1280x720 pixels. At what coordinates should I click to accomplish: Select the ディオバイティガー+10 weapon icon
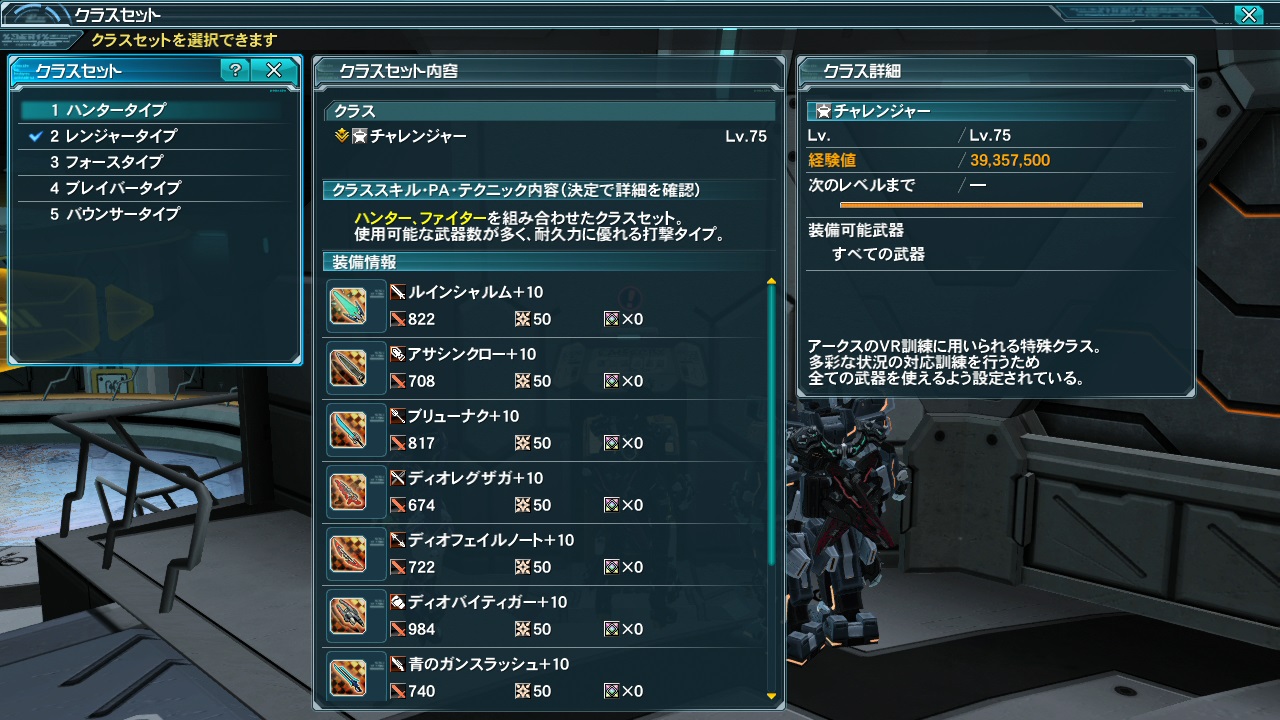[x=355, y=615]
